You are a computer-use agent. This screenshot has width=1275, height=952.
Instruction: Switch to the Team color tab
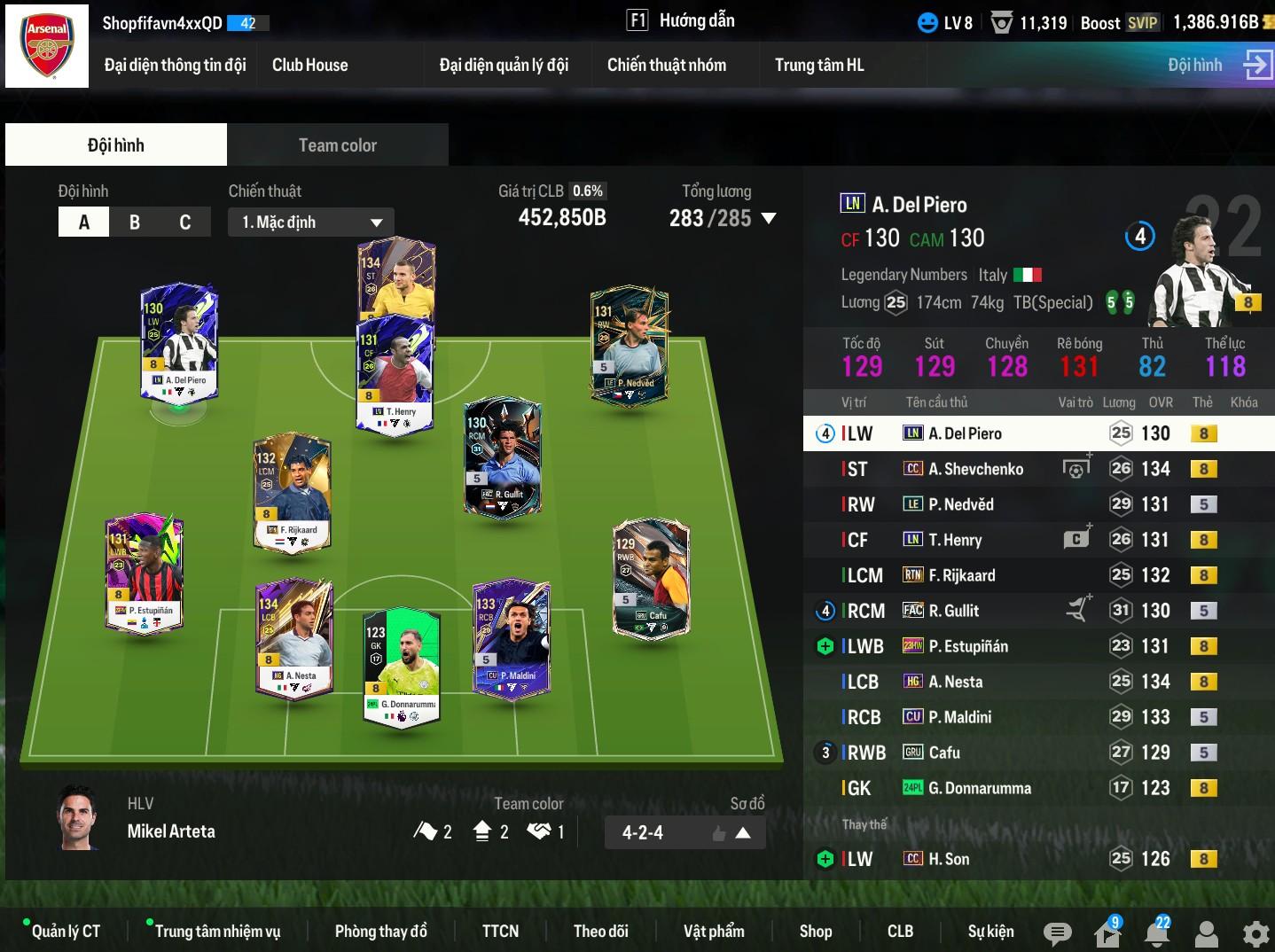(x=337, y=145)
